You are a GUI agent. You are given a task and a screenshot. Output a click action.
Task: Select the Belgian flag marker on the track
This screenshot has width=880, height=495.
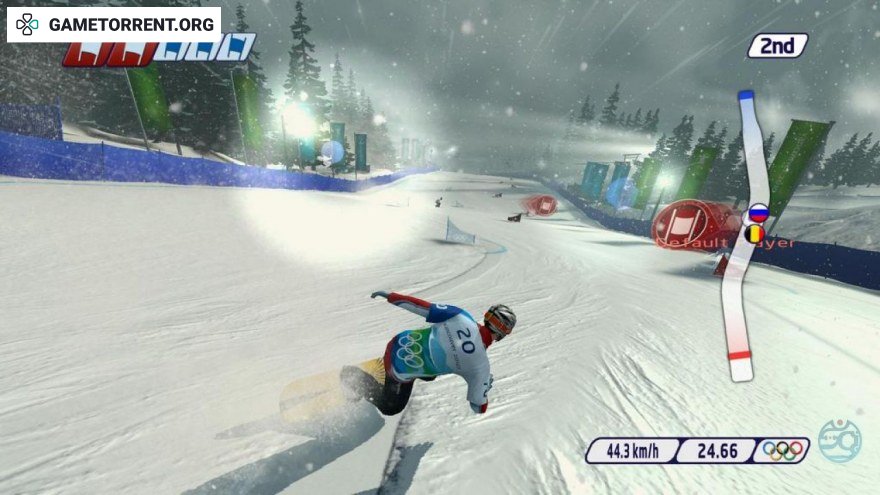pyautogui.click(x=755, y=234)
